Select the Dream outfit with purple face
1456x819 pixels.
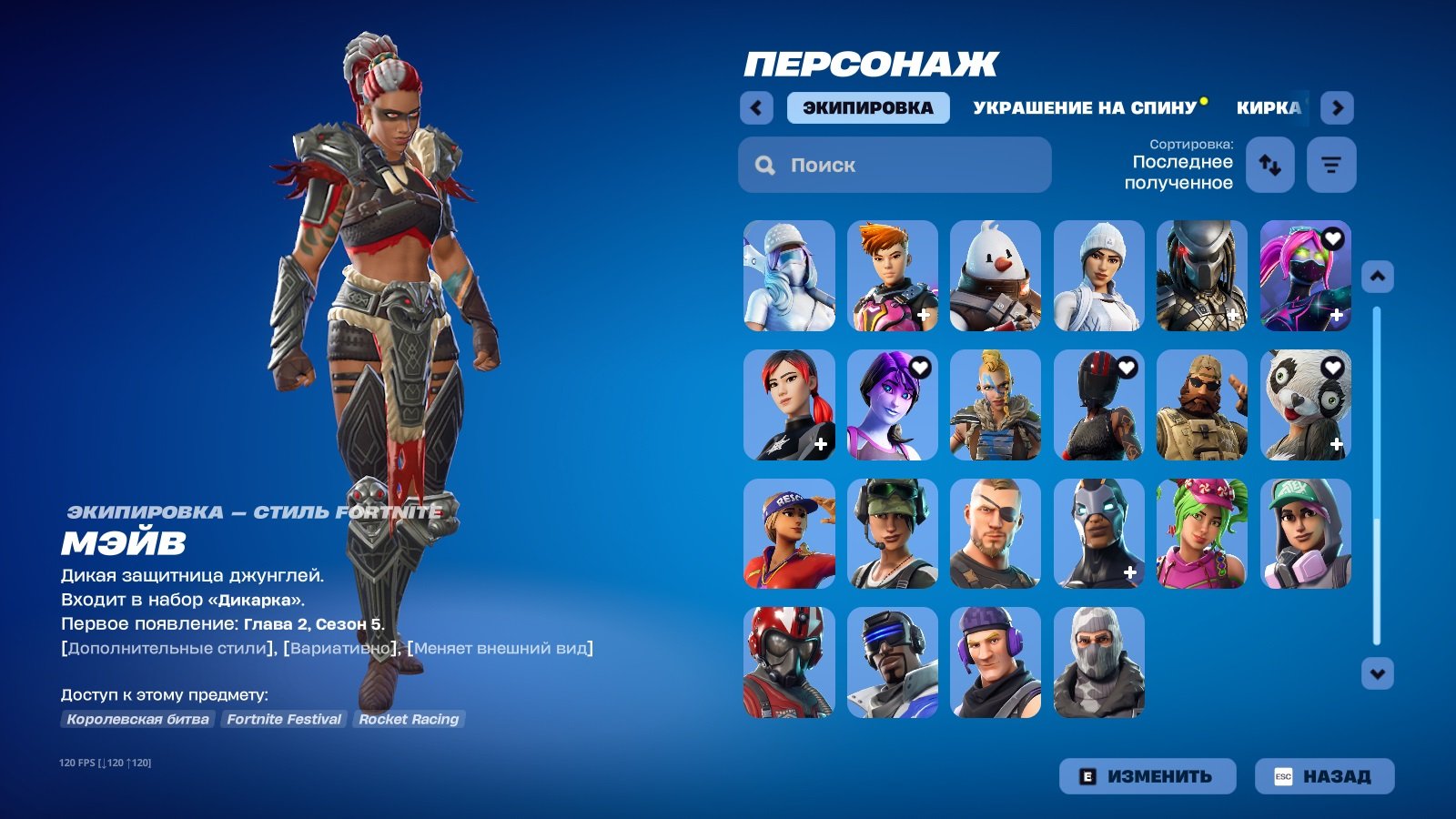tap(892, 405)
